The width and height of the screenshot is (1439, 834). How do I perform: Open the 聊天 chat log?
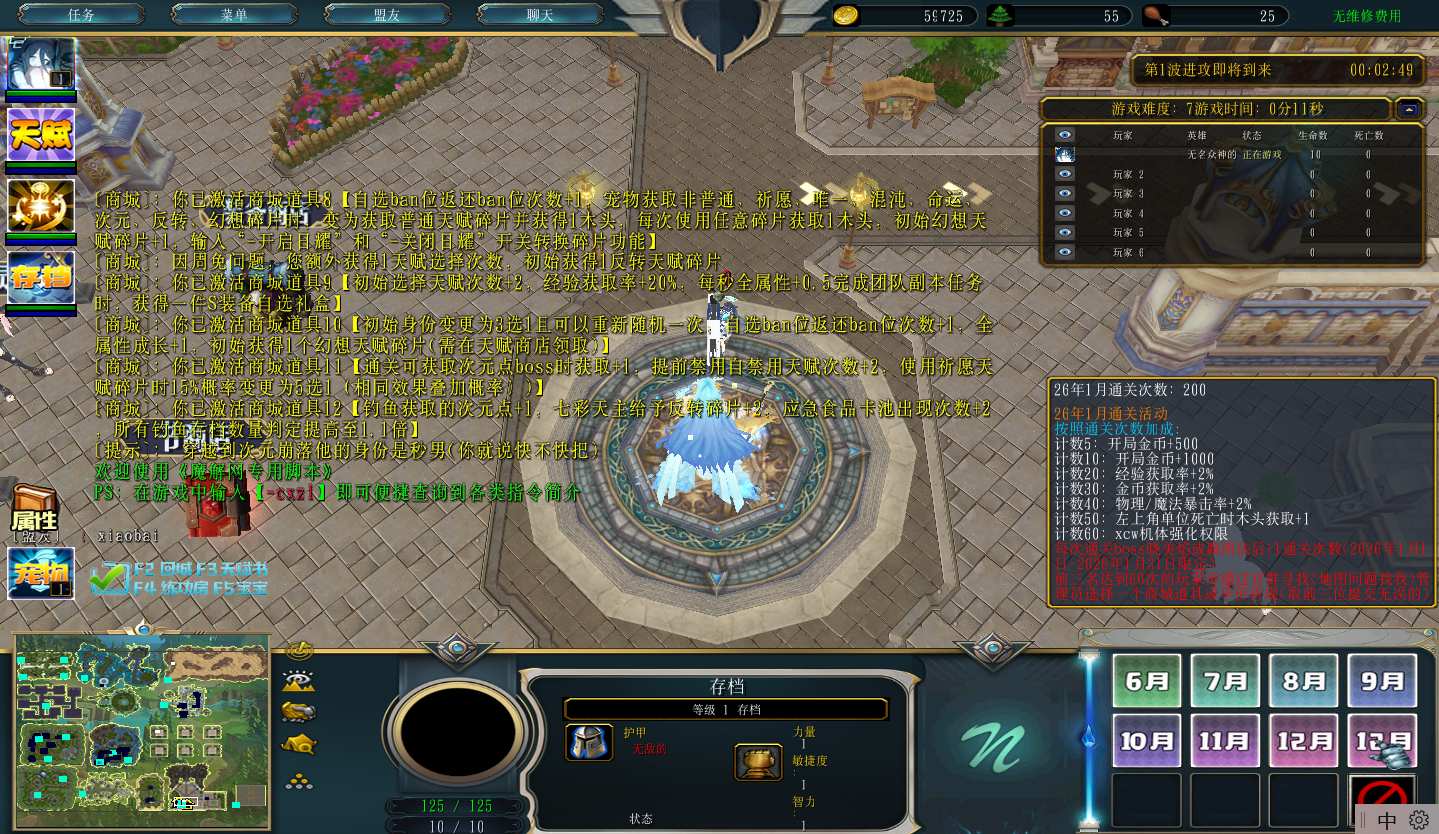point(539,15)
